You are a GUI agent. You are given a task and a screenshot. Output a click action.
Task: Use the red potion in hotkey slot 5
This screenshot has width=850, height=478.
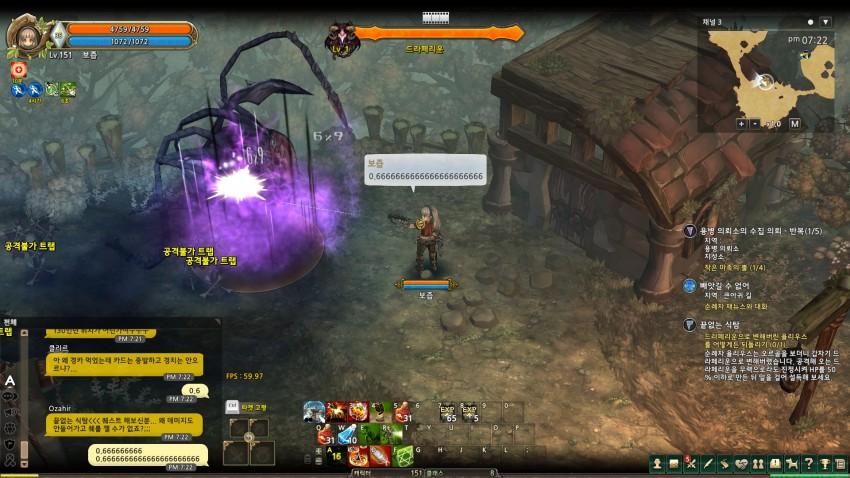[x=403, y=412]
